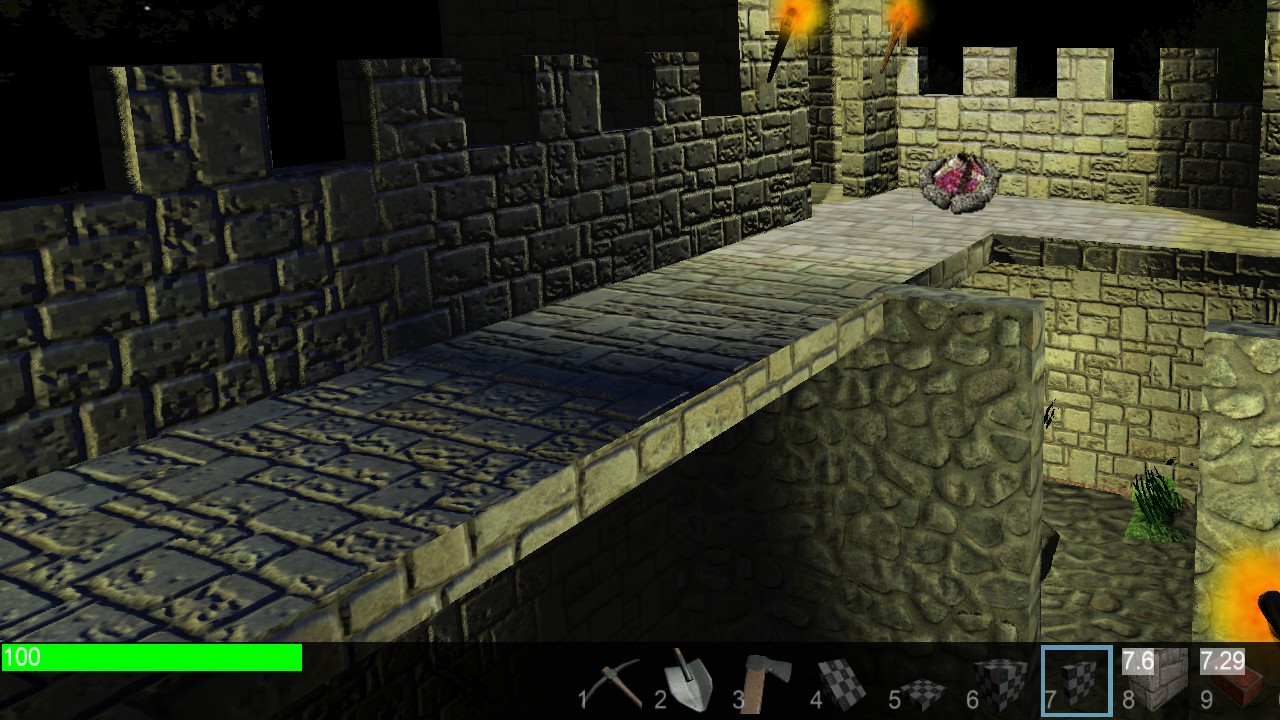Click the 100 health value text
Image resolution: width=1280 pixels, height=720 pixels.
click(x=22, y=658)
